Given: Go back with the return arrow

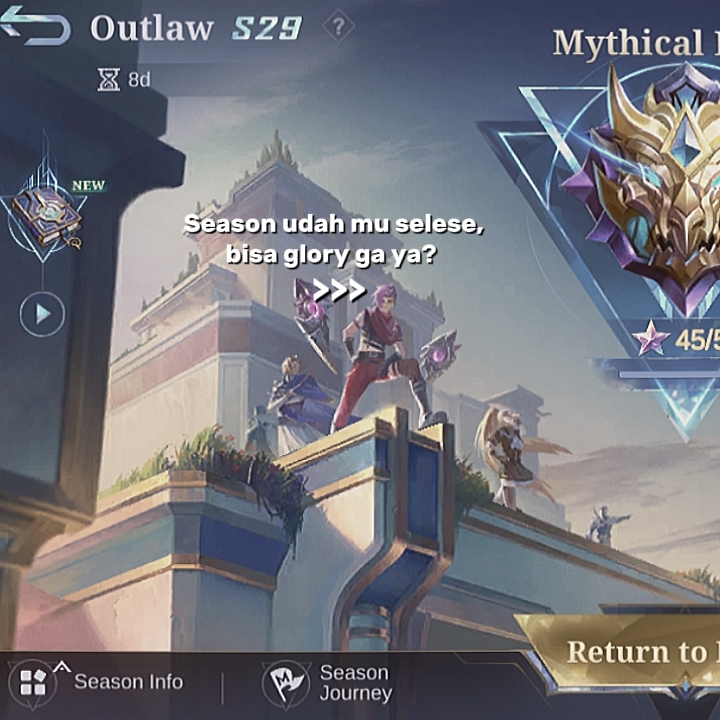Looking at the screenshot, I should click(x=36, y=26).
